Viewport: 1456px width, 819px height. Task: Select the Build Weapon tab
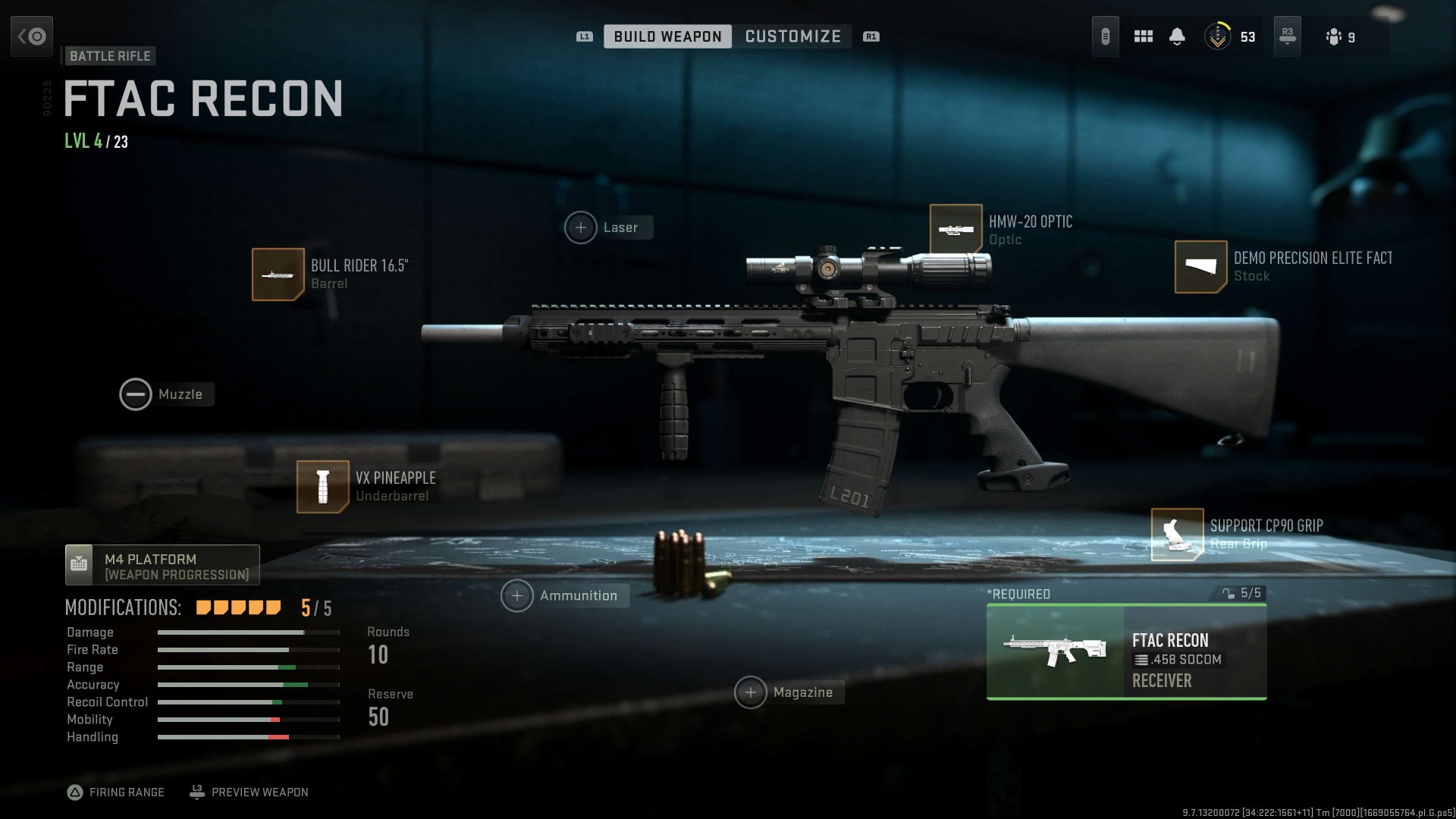pyautogui.click(x=667, y=36)
